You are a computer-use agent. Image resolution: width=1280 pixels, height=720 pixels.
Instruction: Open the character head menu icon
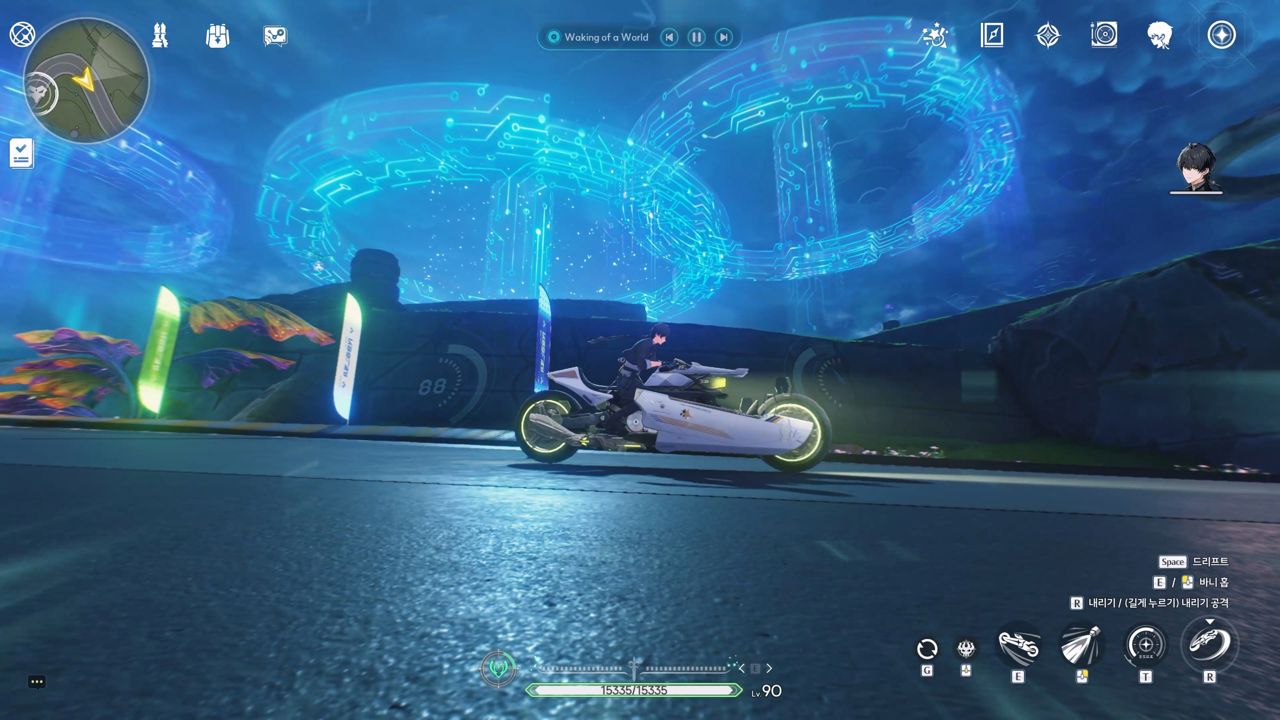[1160, 36]
